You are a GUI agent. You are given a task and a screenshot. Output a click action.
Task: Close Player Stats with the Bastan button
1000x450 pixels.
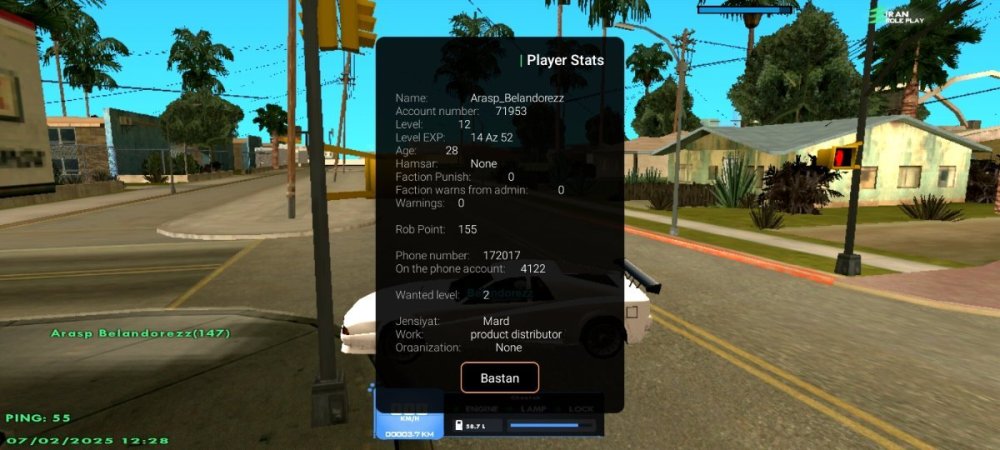coord(499,378)
